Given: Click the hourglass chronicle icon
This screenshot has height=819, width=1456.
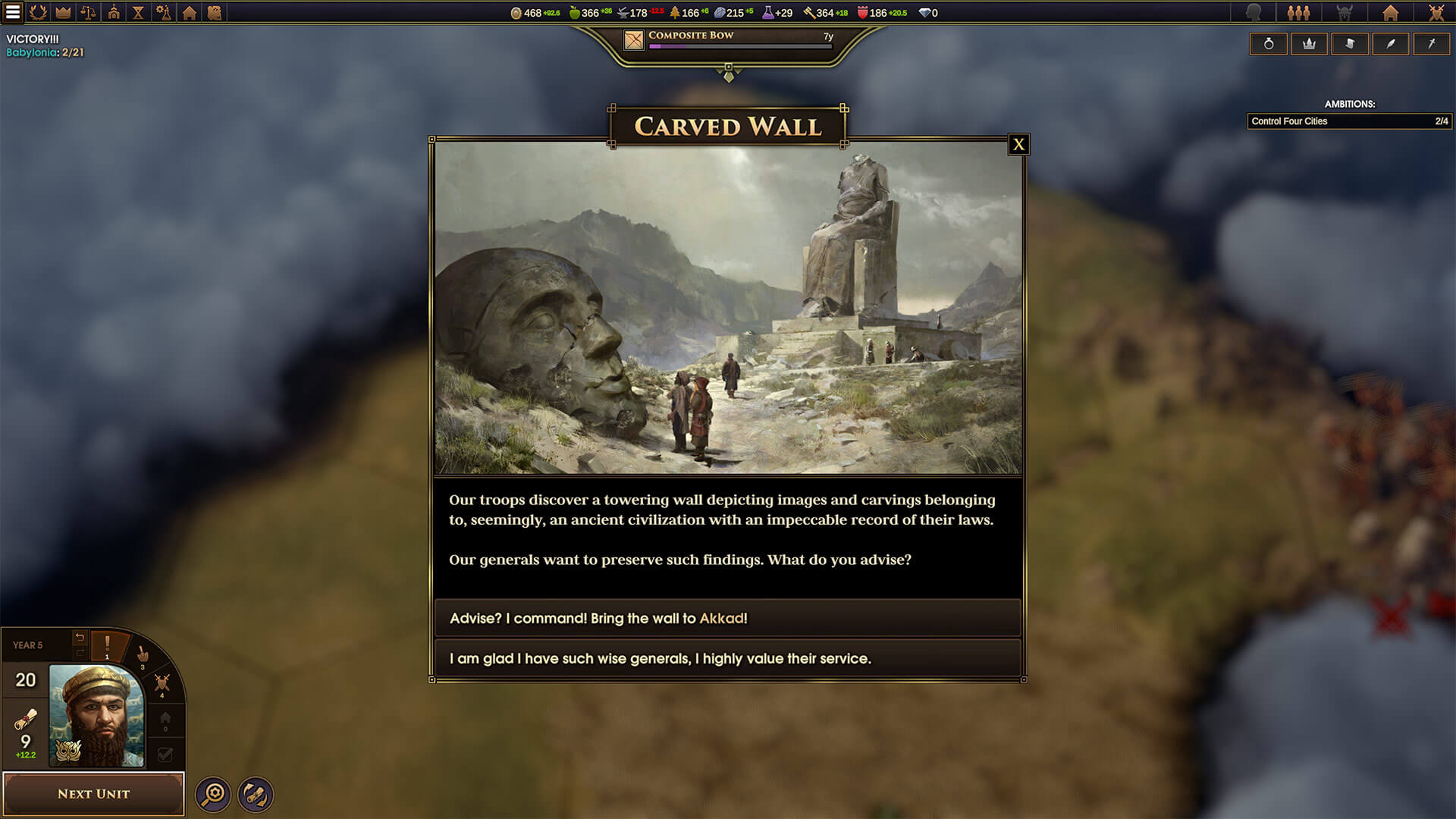Looking at the screenshot, I should [x=140, y=13].
